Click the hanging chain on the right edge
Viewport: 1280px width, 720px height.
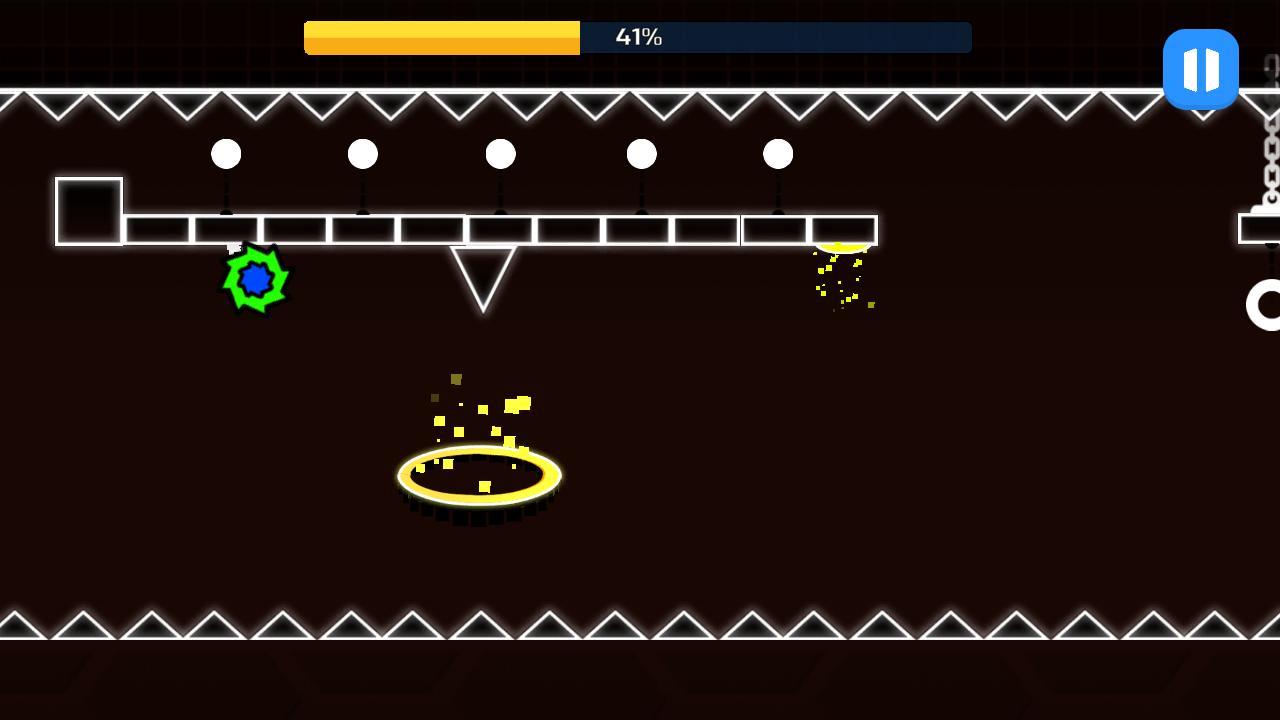point(1272,160)
